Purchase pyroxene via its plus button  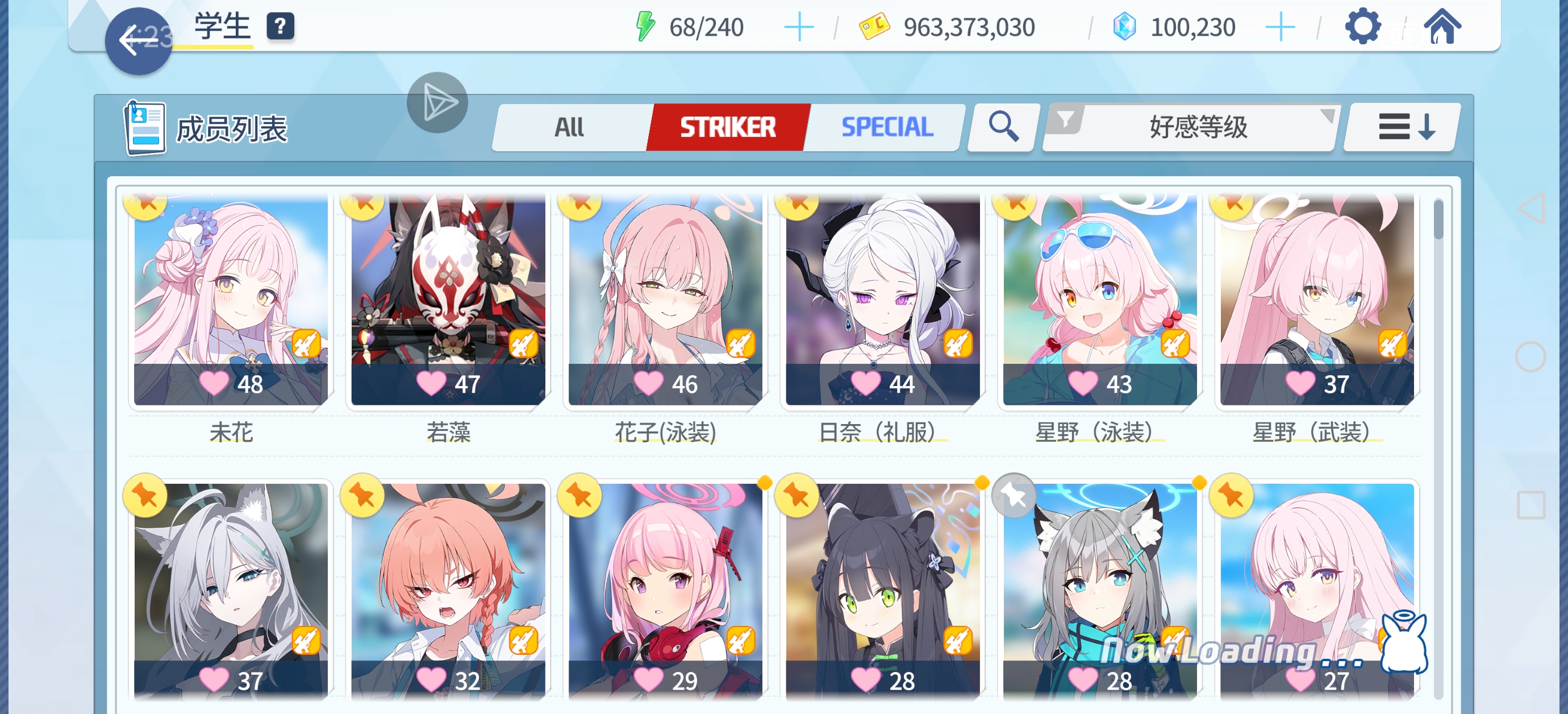click(x=1281, y=26)
